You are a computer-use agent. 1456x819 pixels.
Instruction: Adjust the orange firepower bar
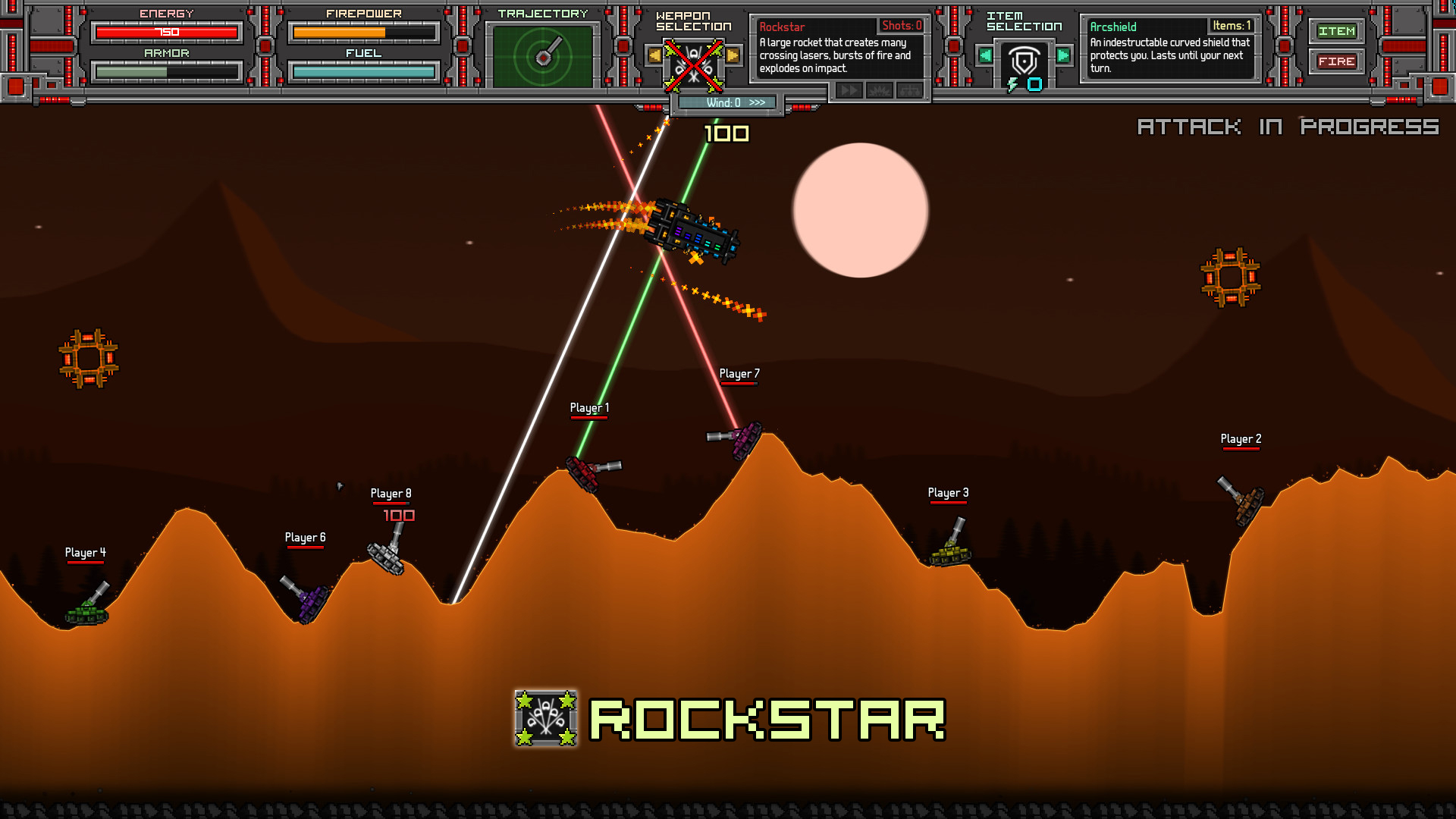click(x=363, y=33)
